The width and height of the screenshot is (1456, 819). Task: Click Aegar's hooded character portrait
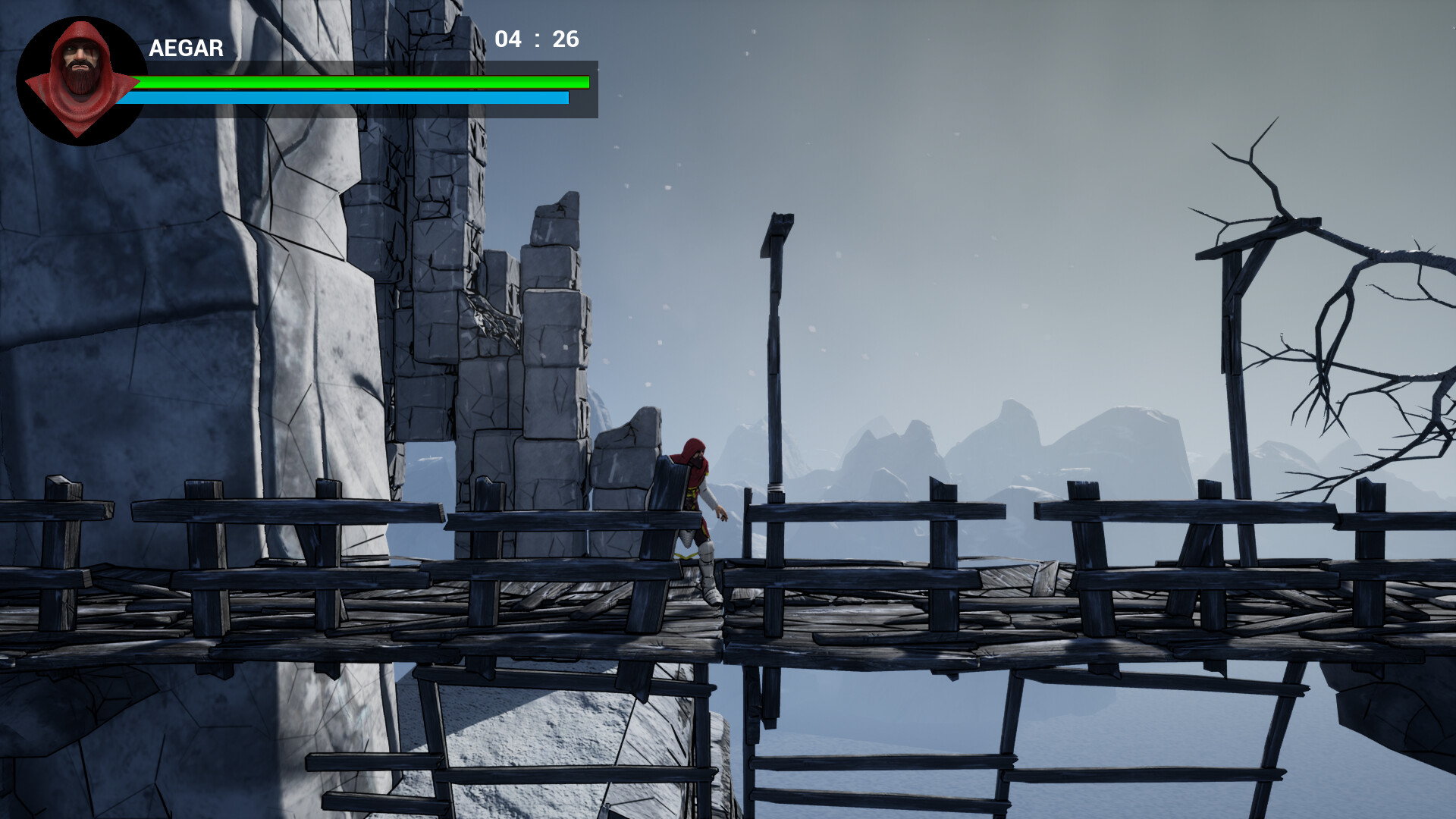click(x=80, y=80)
